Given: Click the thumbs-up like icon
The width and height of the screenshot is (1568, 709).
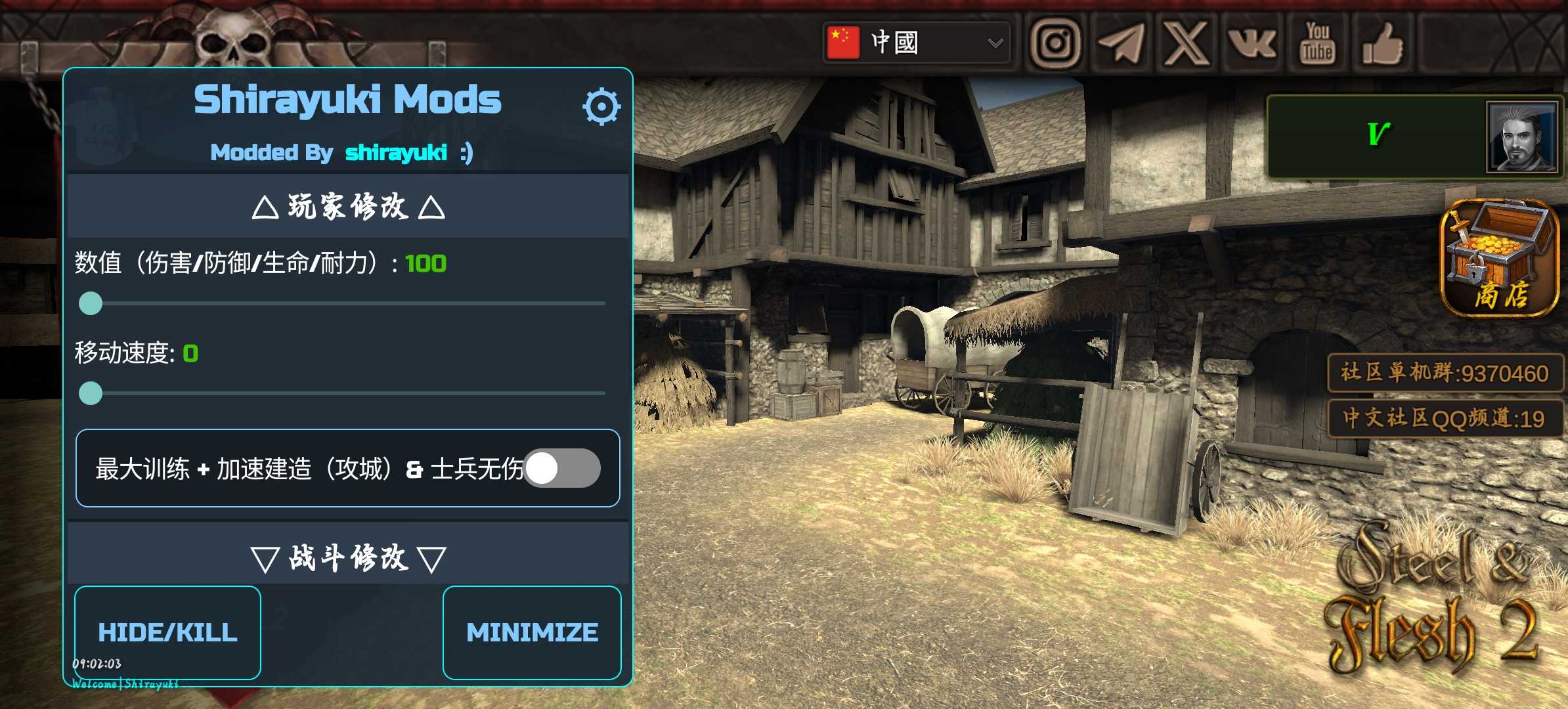Looking at the screenshot, I should point(1383,43).
